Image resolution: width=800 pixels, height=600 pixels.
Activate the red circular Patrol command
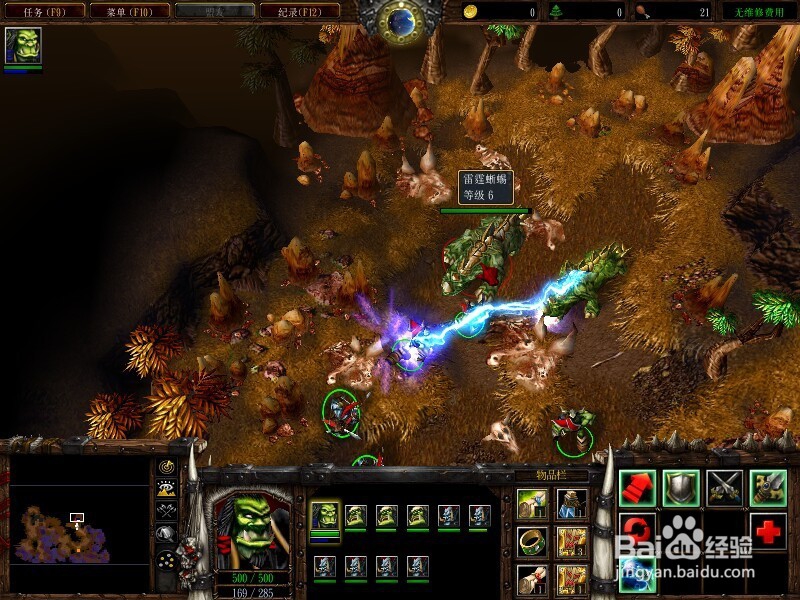tap(638, 531)
